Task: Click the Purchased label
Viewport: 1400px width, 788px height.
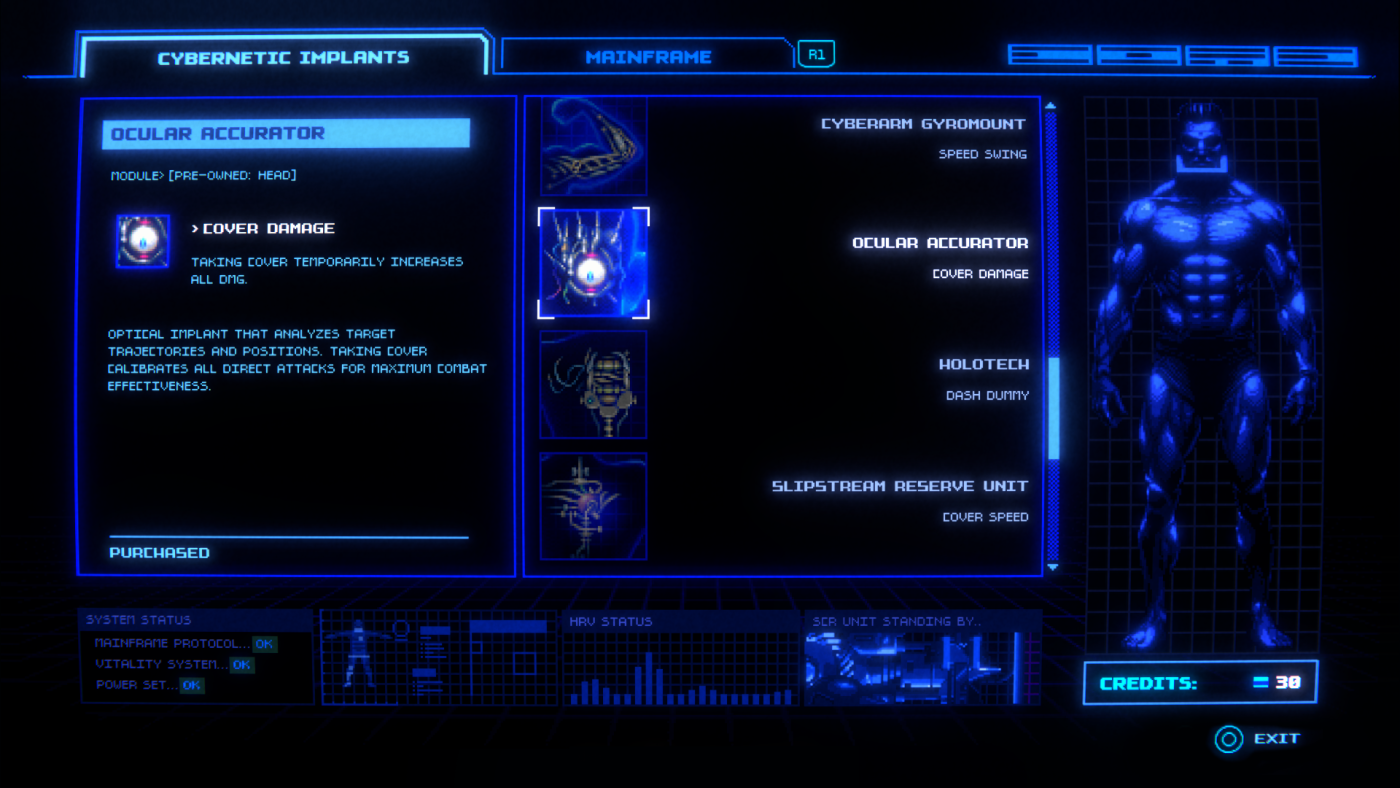Action: point(157,552)
